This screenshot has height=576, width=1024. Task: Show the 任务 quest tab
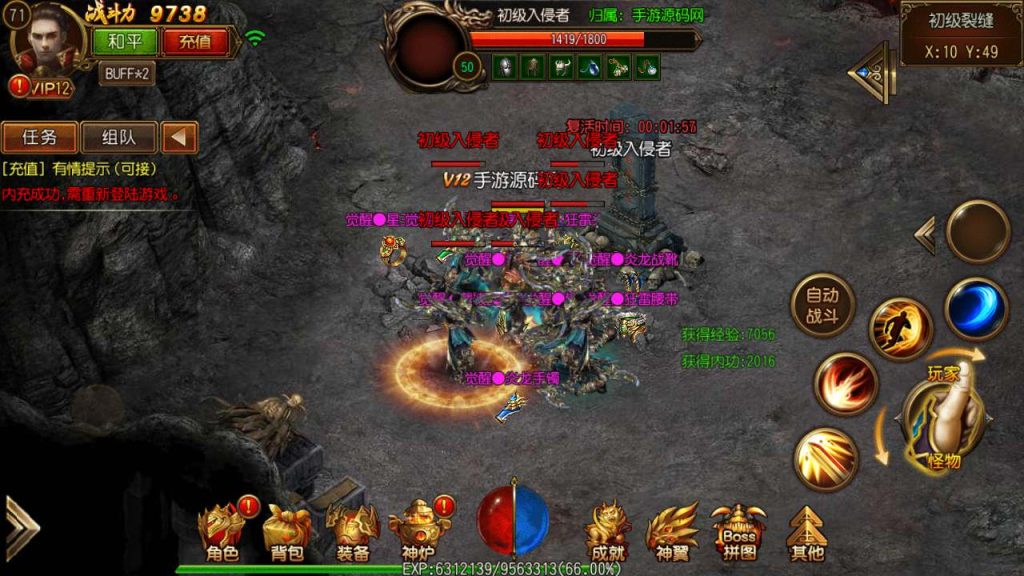click(x=39, y=137)
